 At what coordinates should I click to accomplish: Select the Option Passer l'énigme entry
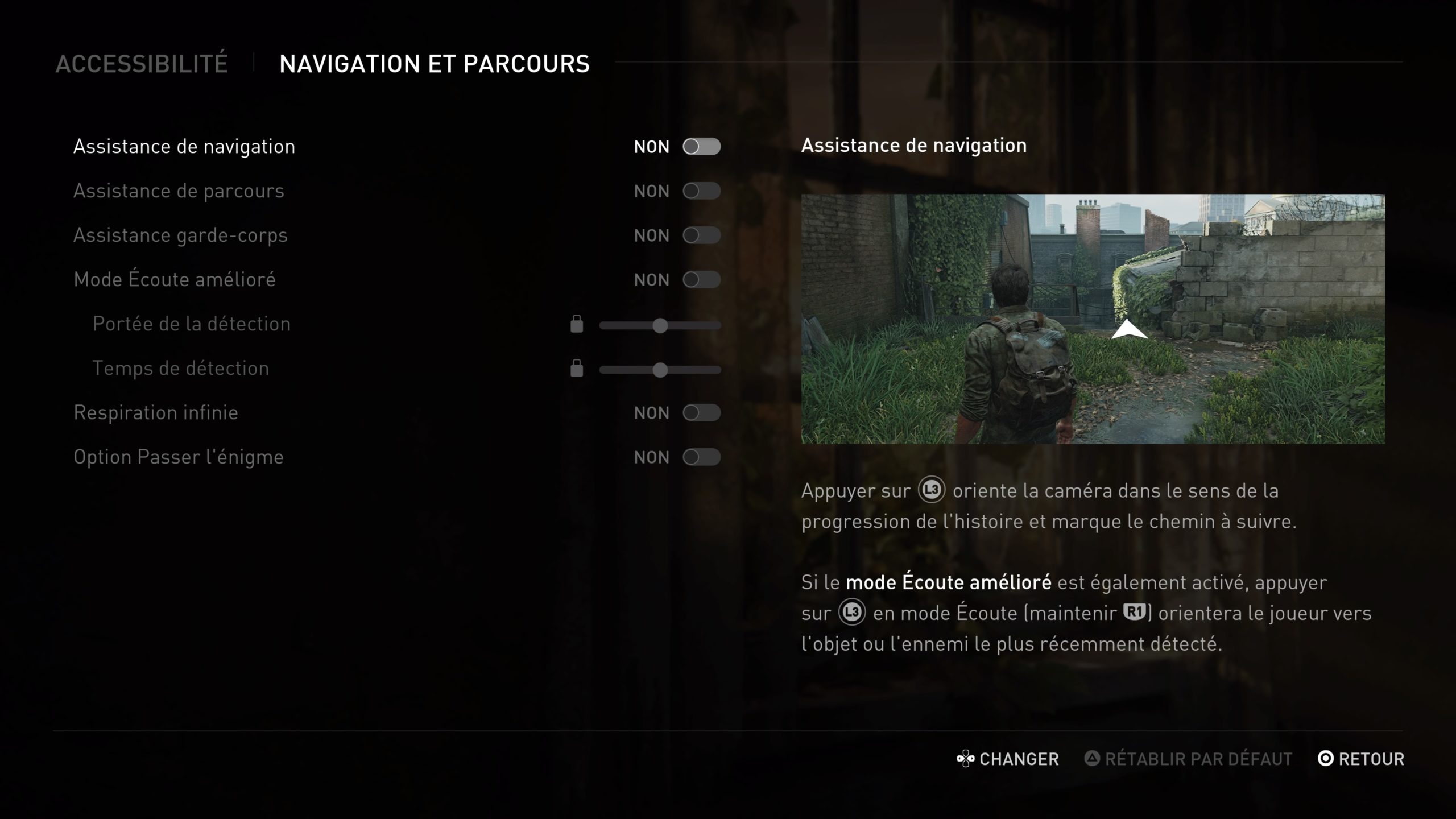179,457
